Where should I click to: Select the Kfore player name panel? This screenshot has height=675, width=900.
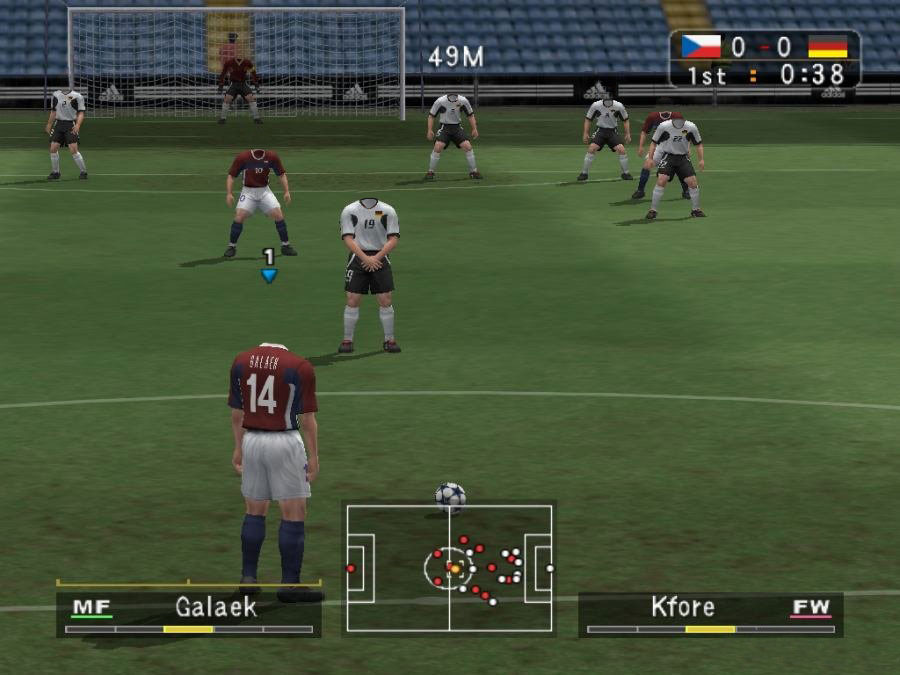pos(710,613)
